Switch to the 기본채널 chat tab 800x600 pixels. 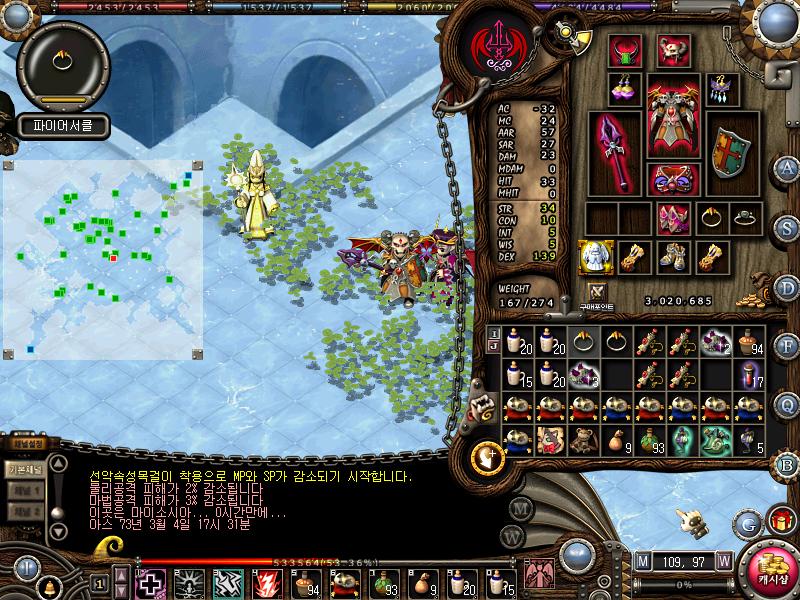pos(24,469)
